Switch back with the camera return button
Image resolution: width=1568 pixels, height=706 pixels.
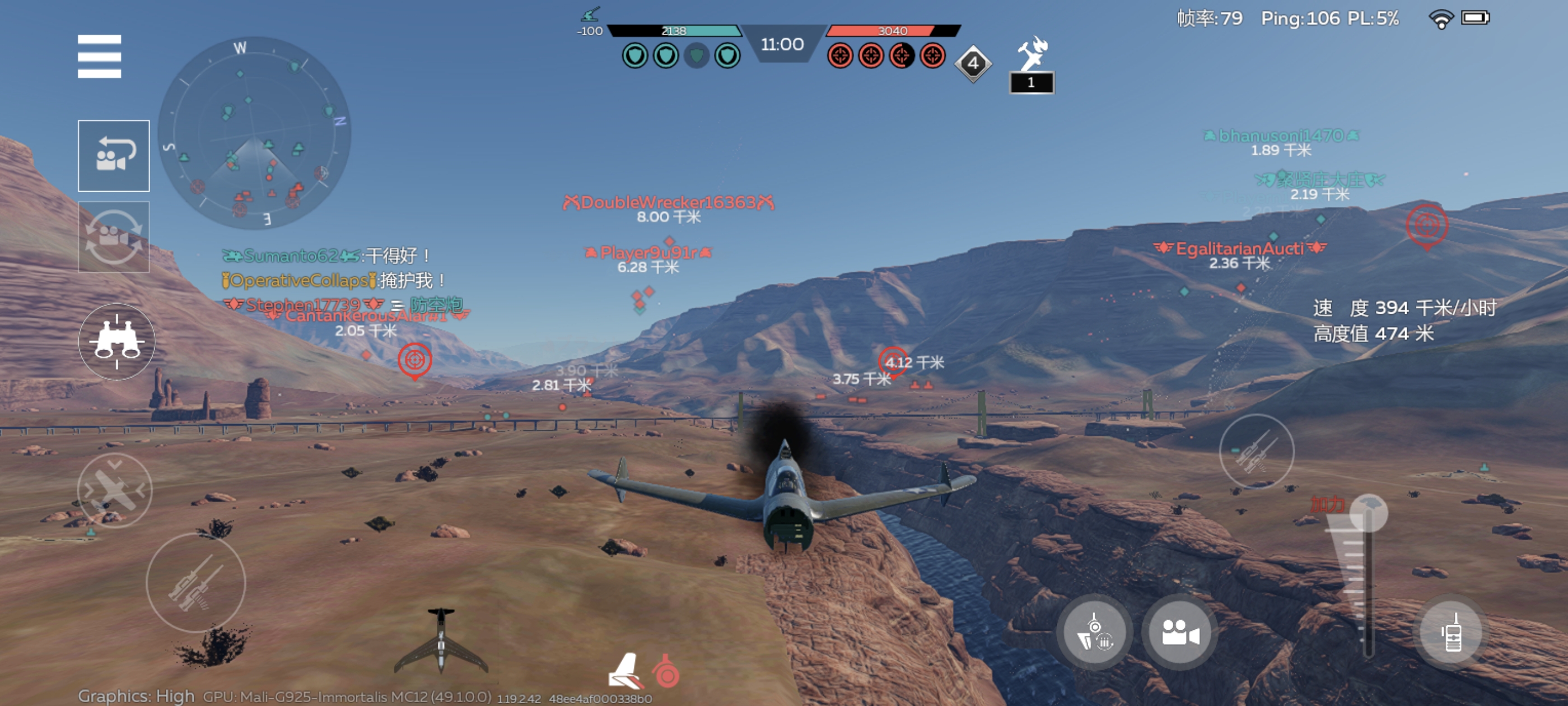pos(114,155)
